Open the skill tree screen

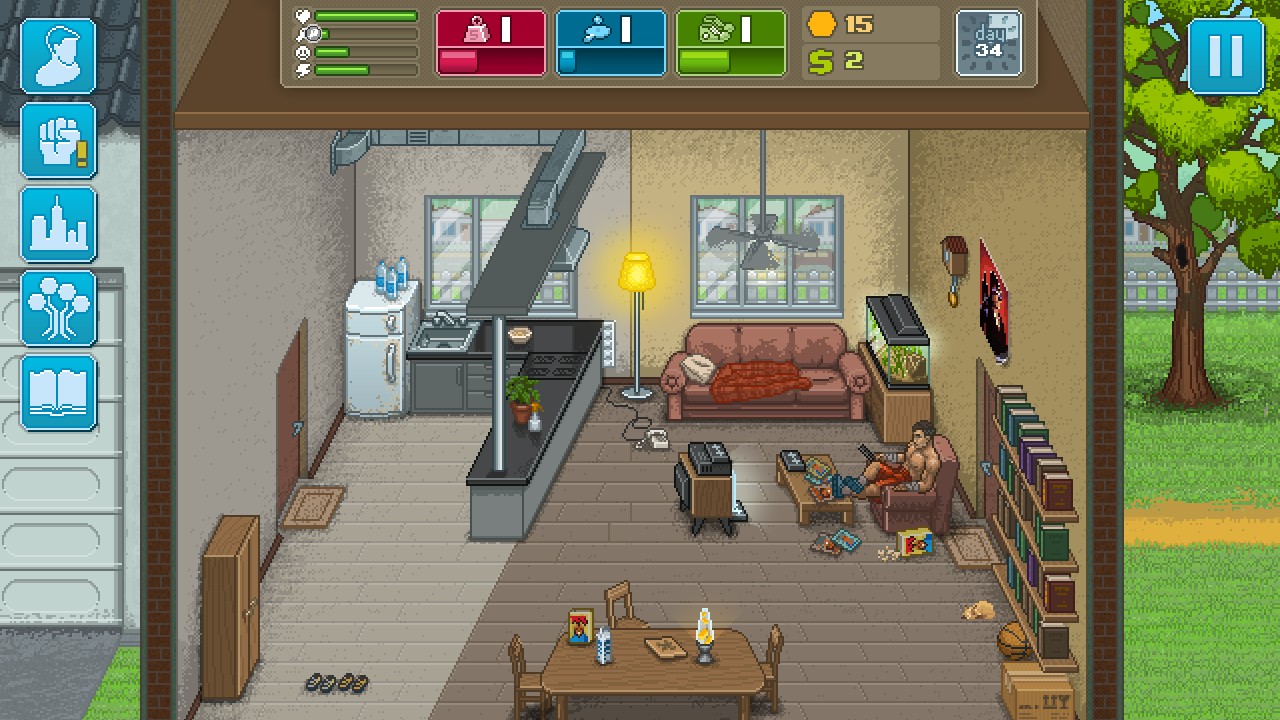tap(58, 308)
